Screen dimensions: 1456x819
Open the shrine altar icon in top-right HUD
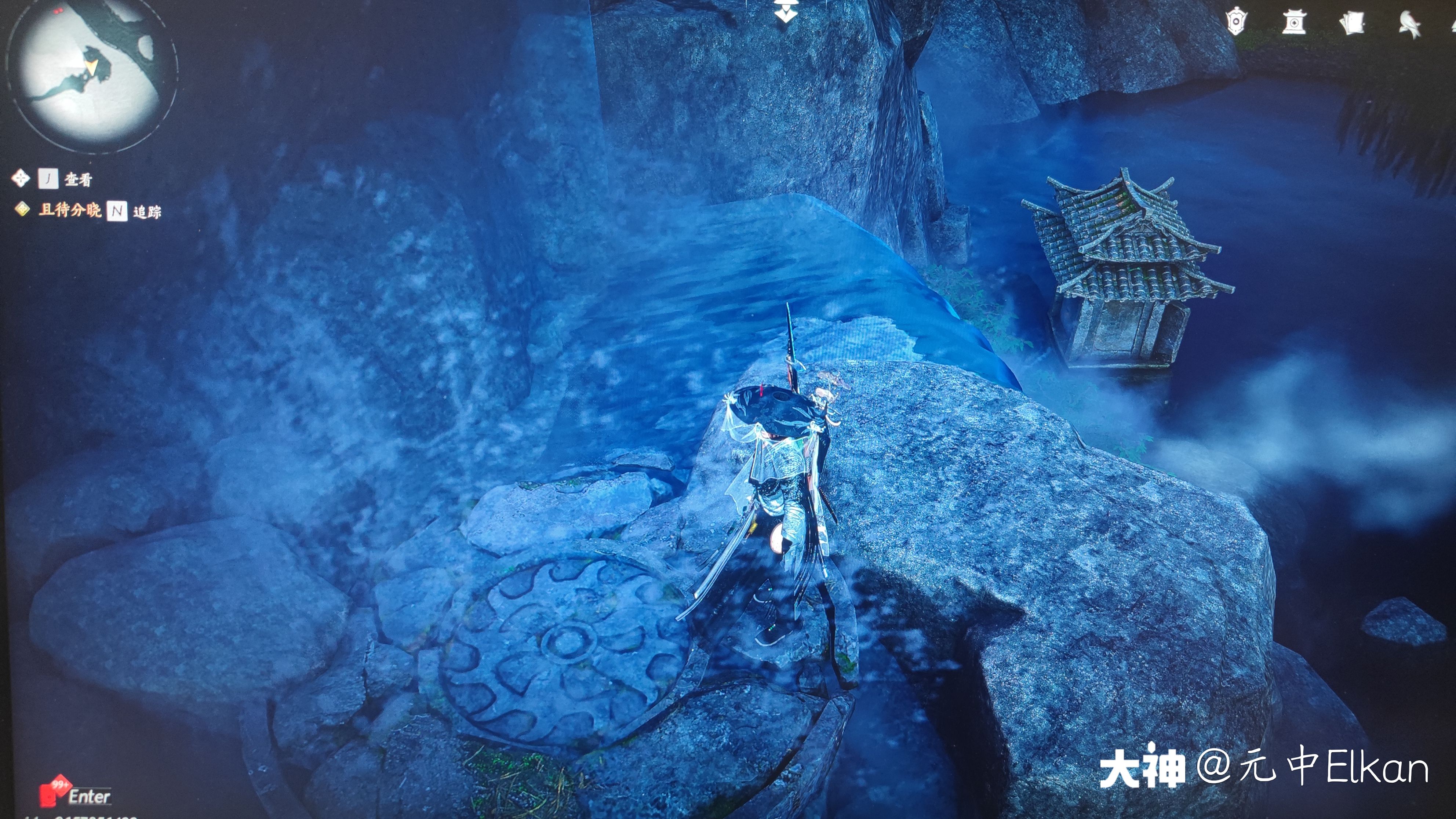(1294, 22)
